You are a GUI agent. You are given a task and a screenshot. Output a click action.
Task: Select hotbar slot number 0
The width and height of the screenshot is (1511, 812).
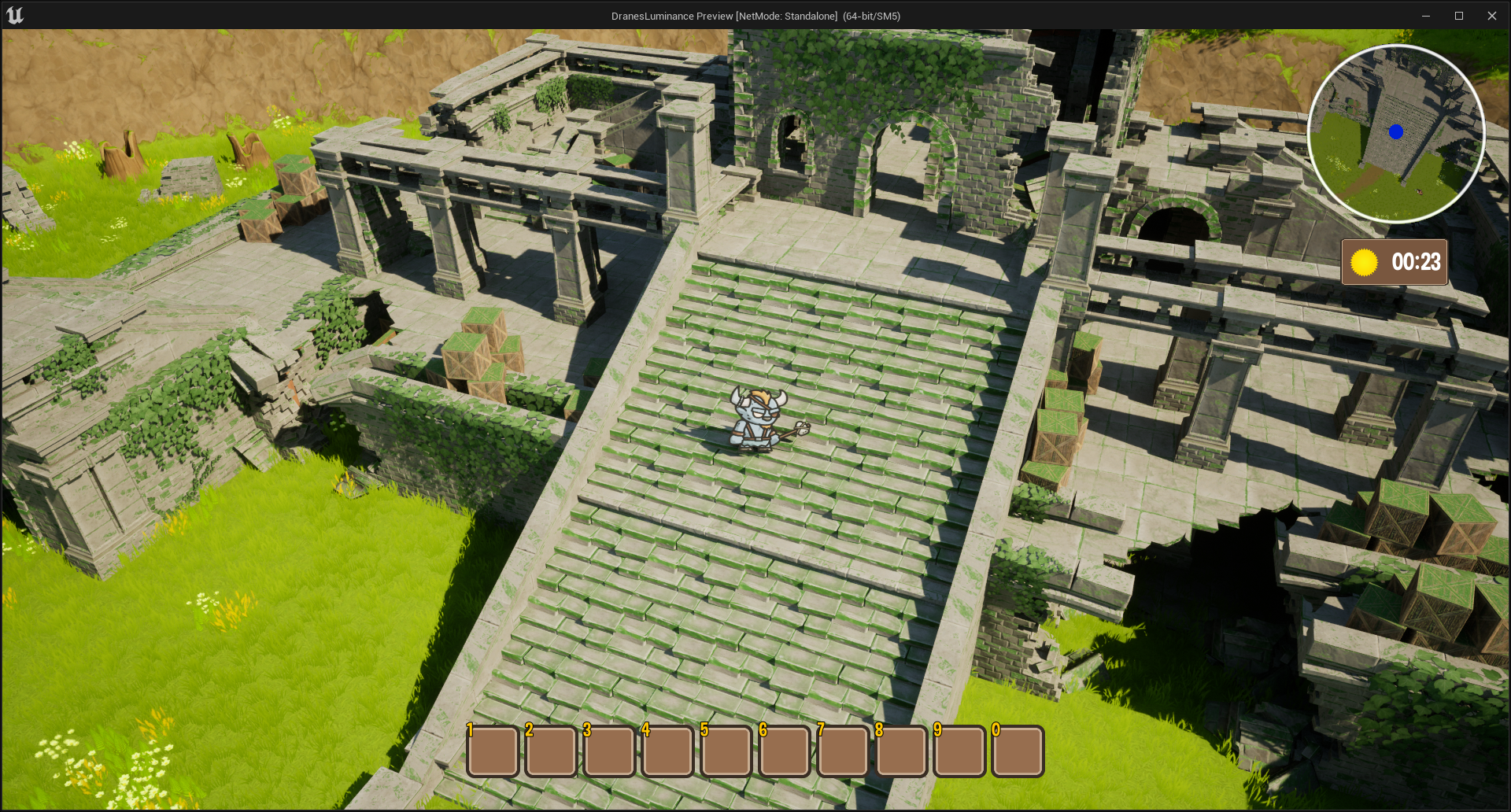(x=1018, y=751)
